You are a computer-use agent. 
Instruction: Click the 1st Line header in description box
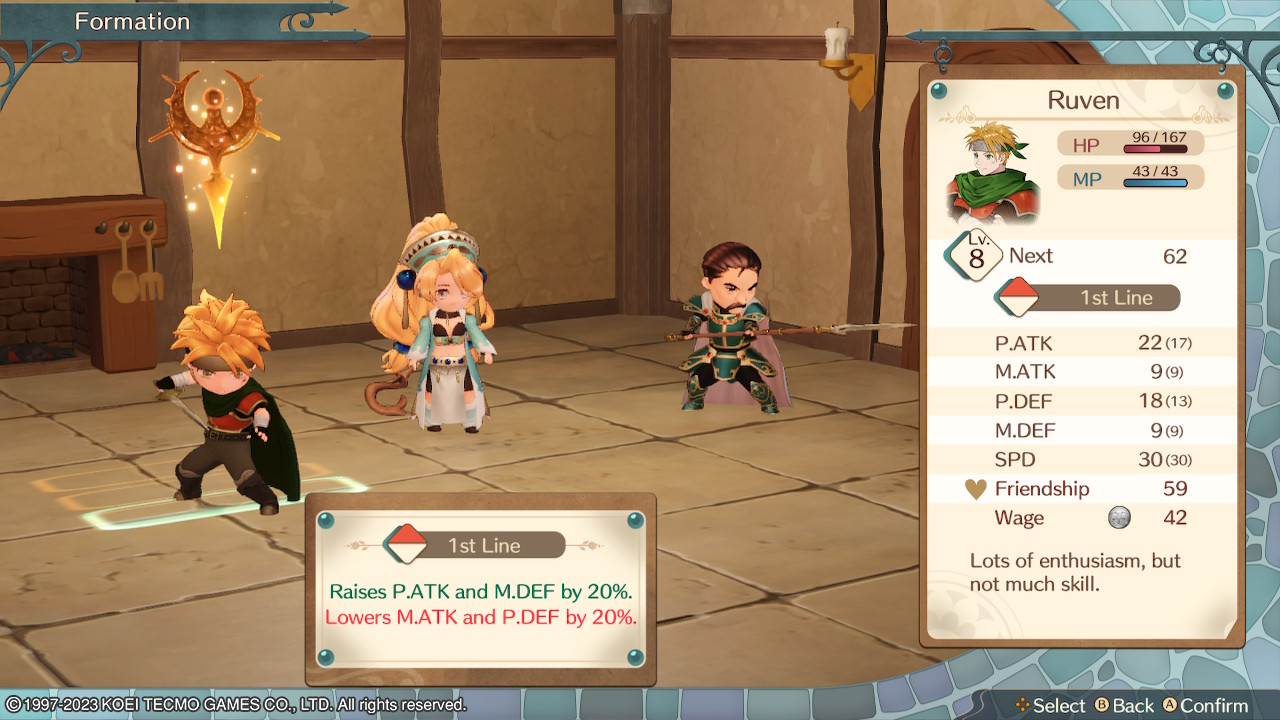tap(474, 545)
